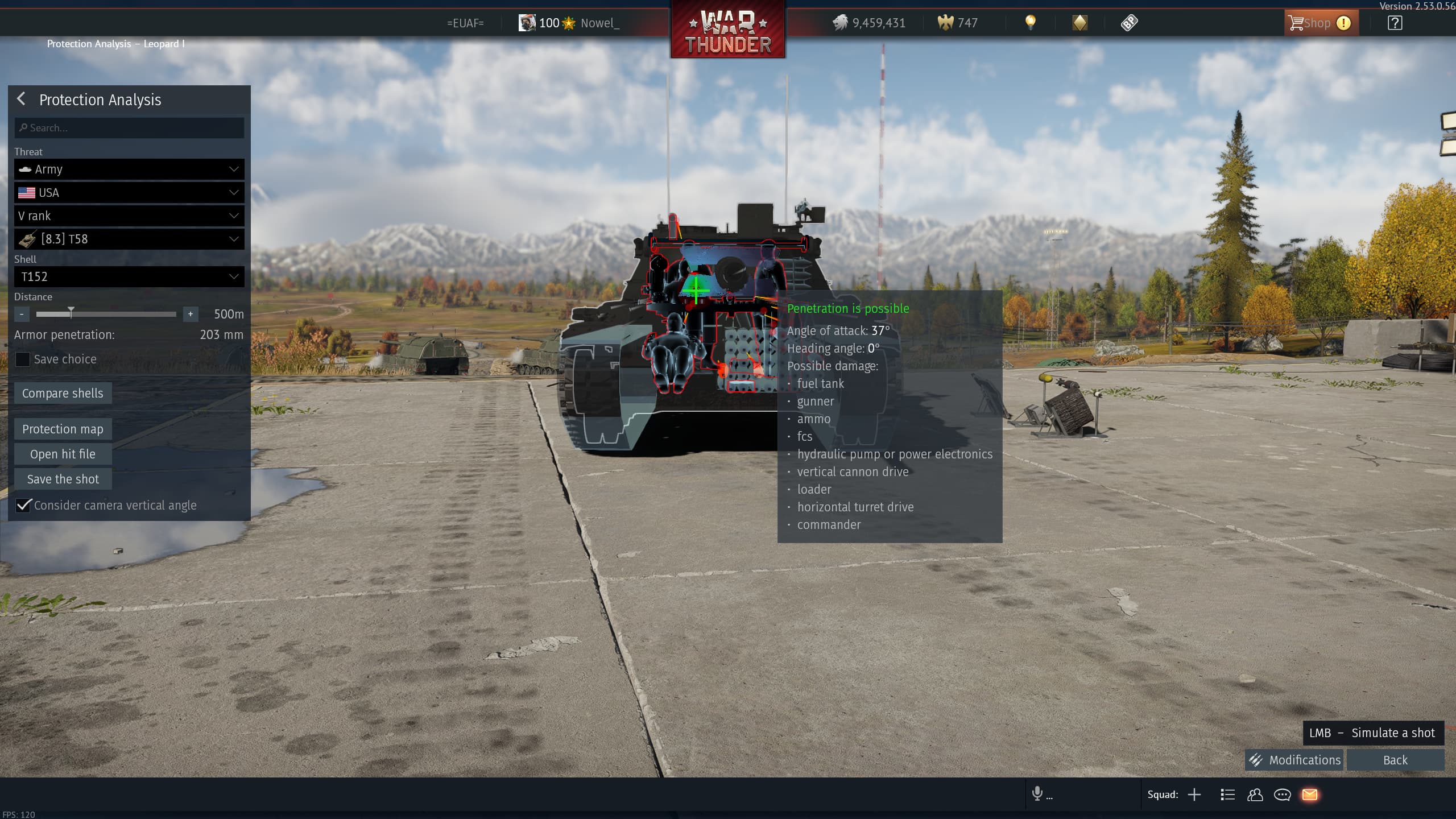This screenshot has width=1456, height=819.
Task: Increase distance with the plus button
Action: 191,314
